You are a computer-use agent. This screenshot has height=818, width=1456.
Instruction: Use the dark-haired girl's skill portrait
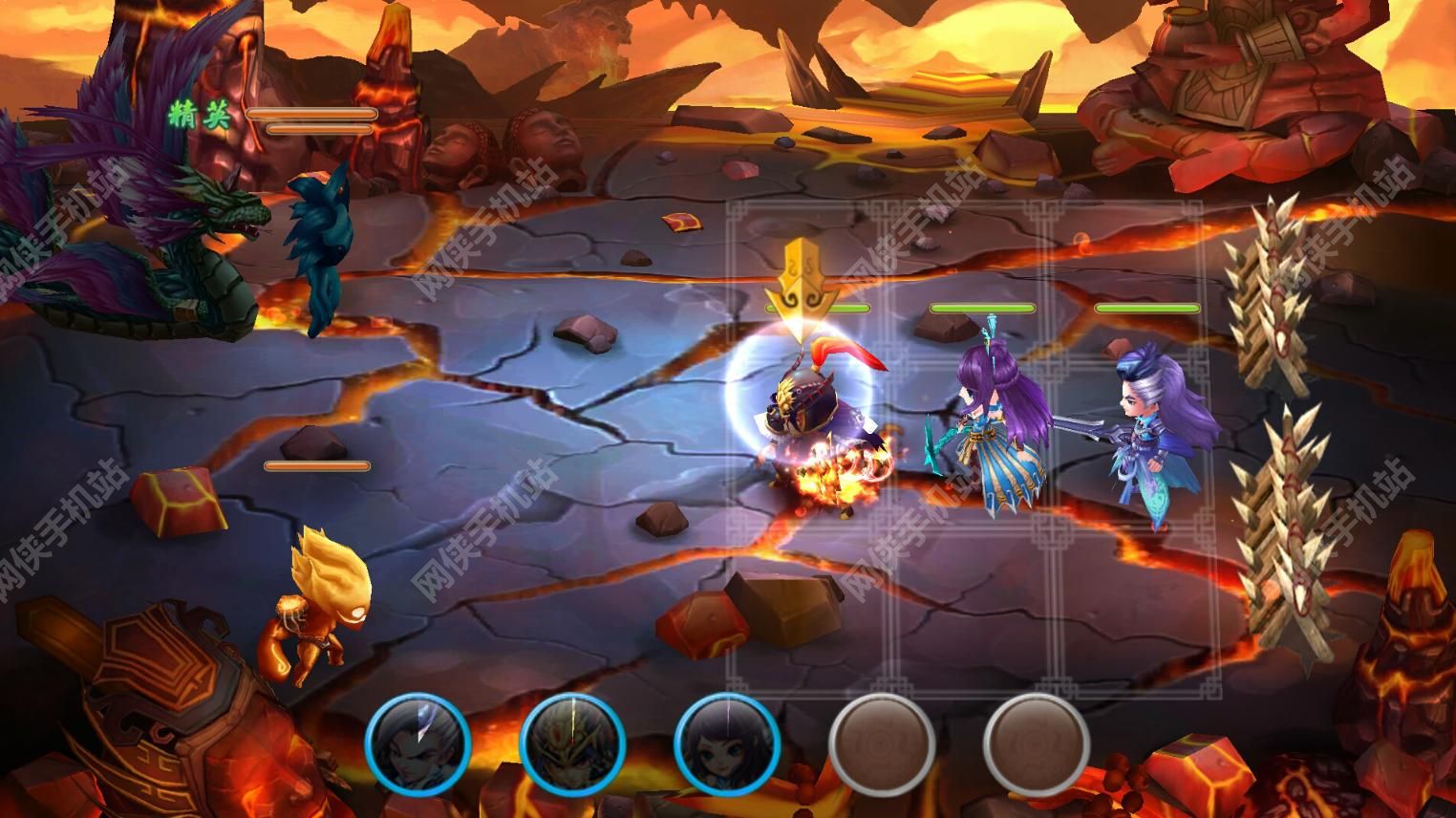726,743
